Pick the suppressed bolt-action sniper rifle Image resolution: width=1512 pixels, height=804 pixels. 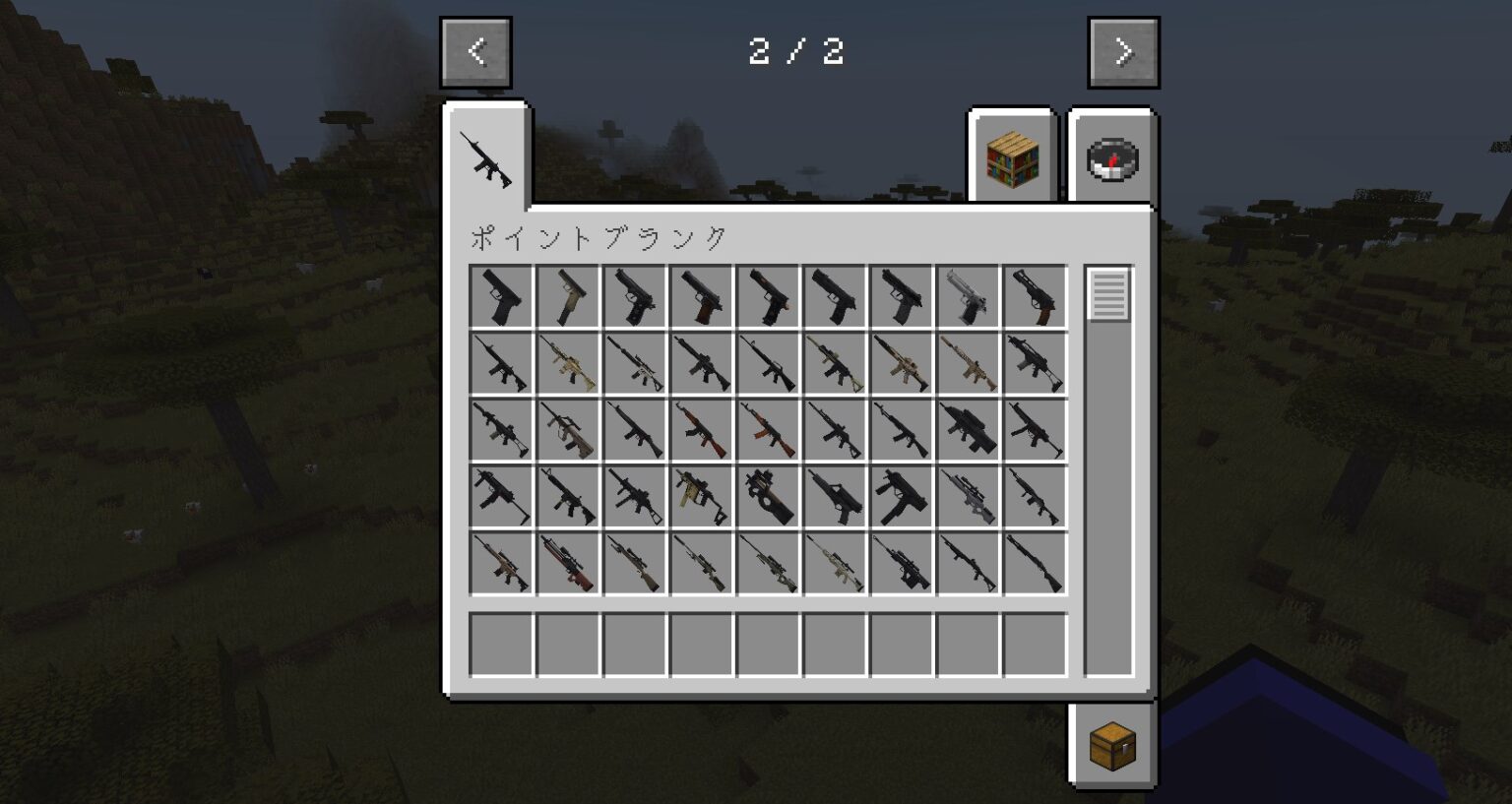tap(704, 561)
